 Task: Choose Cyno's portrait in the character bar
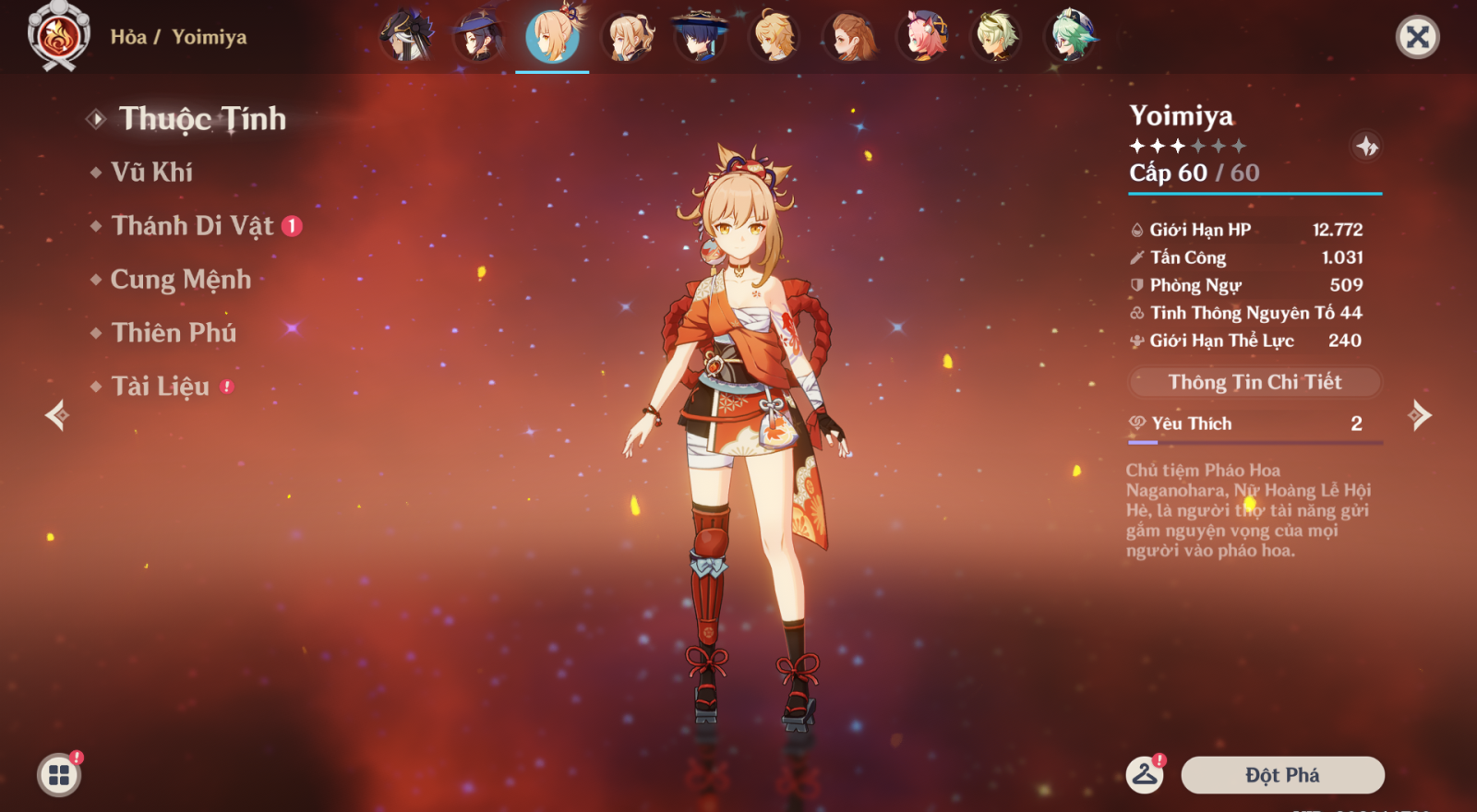click(x=405, y=37)
